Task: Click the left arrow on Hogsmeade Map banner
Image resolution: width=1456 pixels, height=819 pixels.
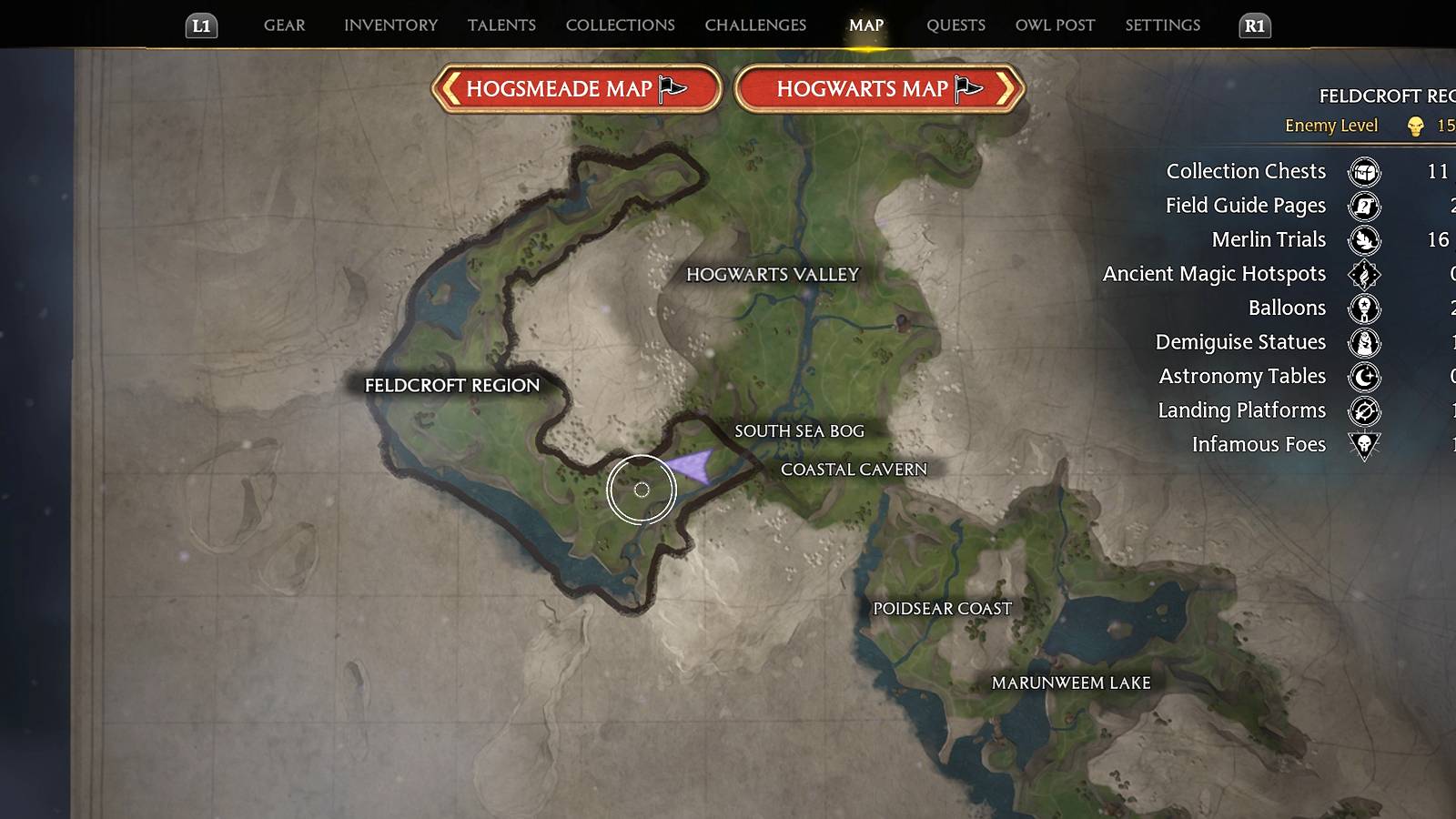Action: tap(452, 88)
